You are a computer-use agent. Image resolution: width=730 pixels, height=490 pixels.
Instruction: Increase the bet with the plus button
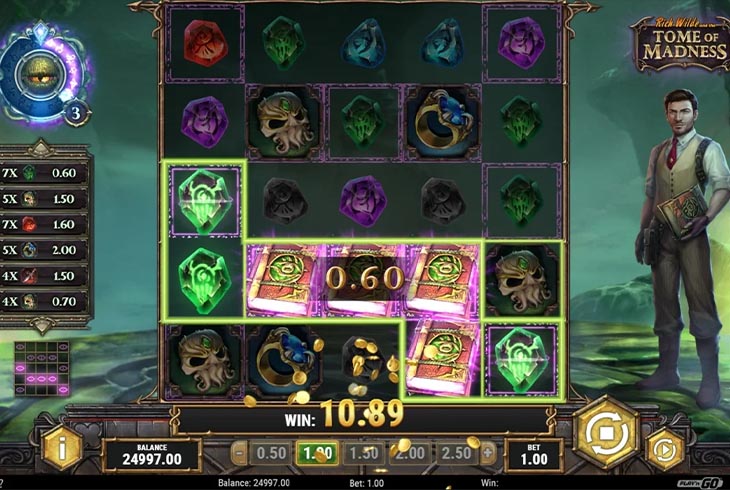[487, 452]
